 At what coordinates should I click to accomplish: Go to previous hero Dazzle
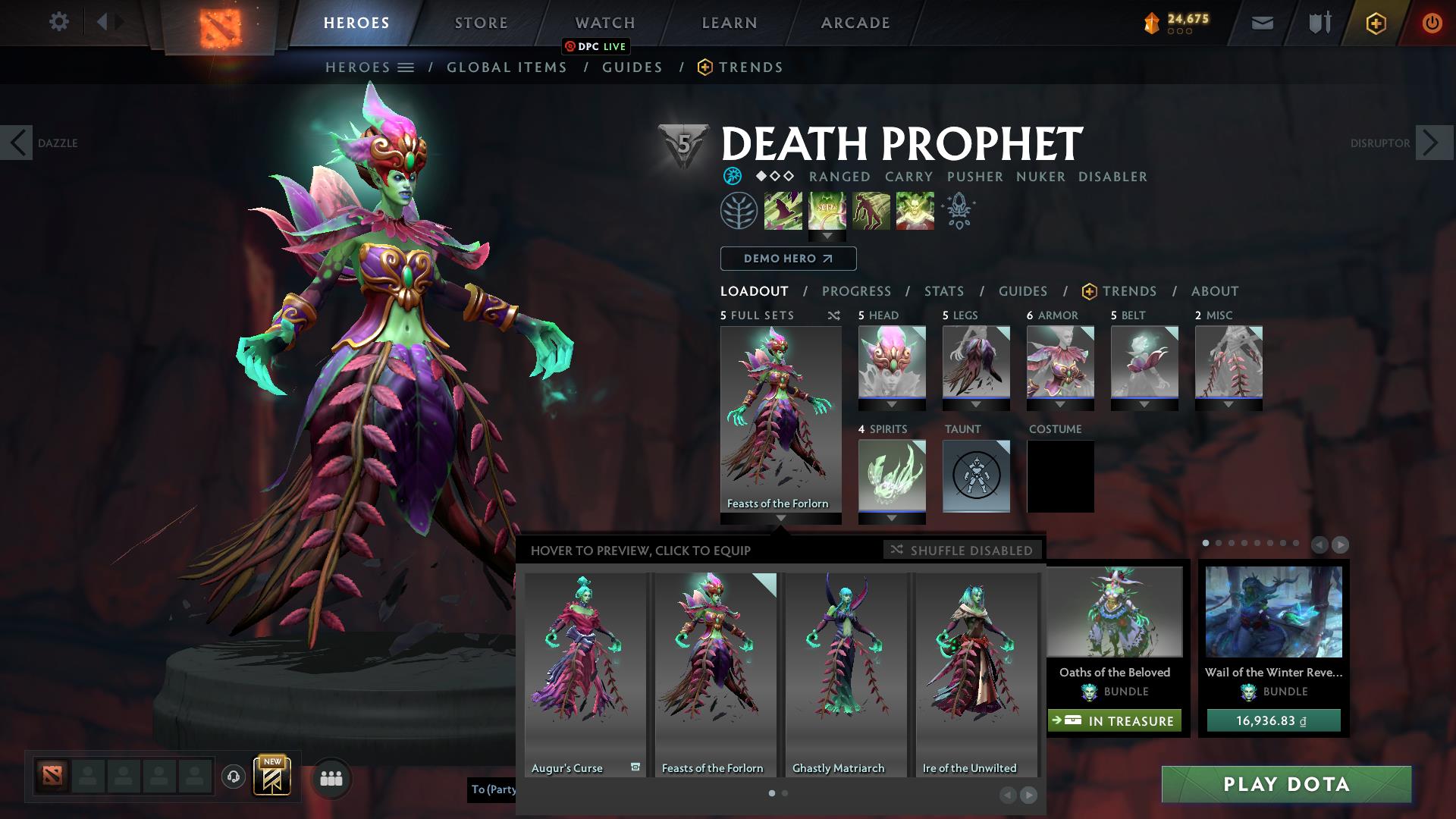(17, 143)
